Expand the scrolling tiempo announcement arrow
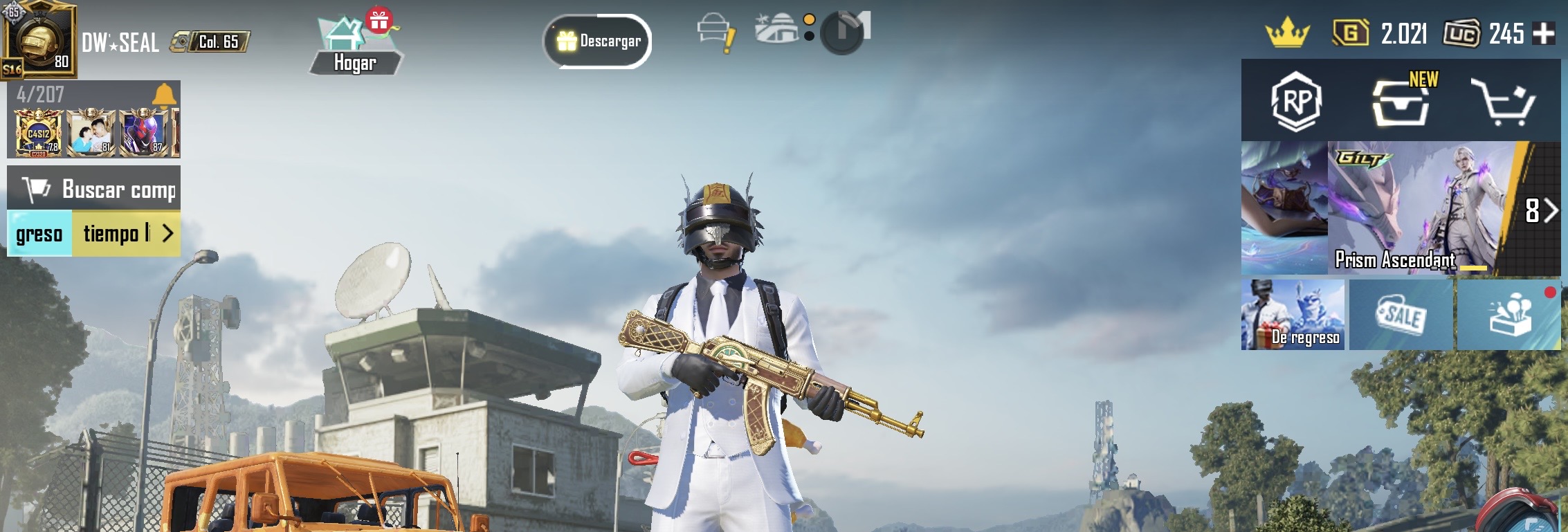Viewport: 1568px width, 532px height. [167, 234]
